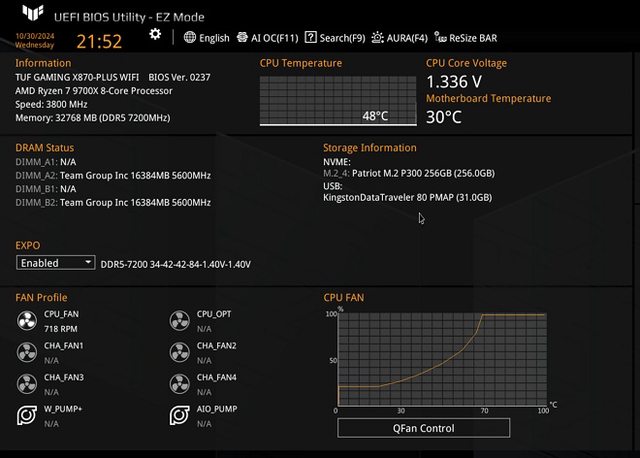Toggle the ReSize BAR option
The image size is (640, 458).
(x=466, y=38)
